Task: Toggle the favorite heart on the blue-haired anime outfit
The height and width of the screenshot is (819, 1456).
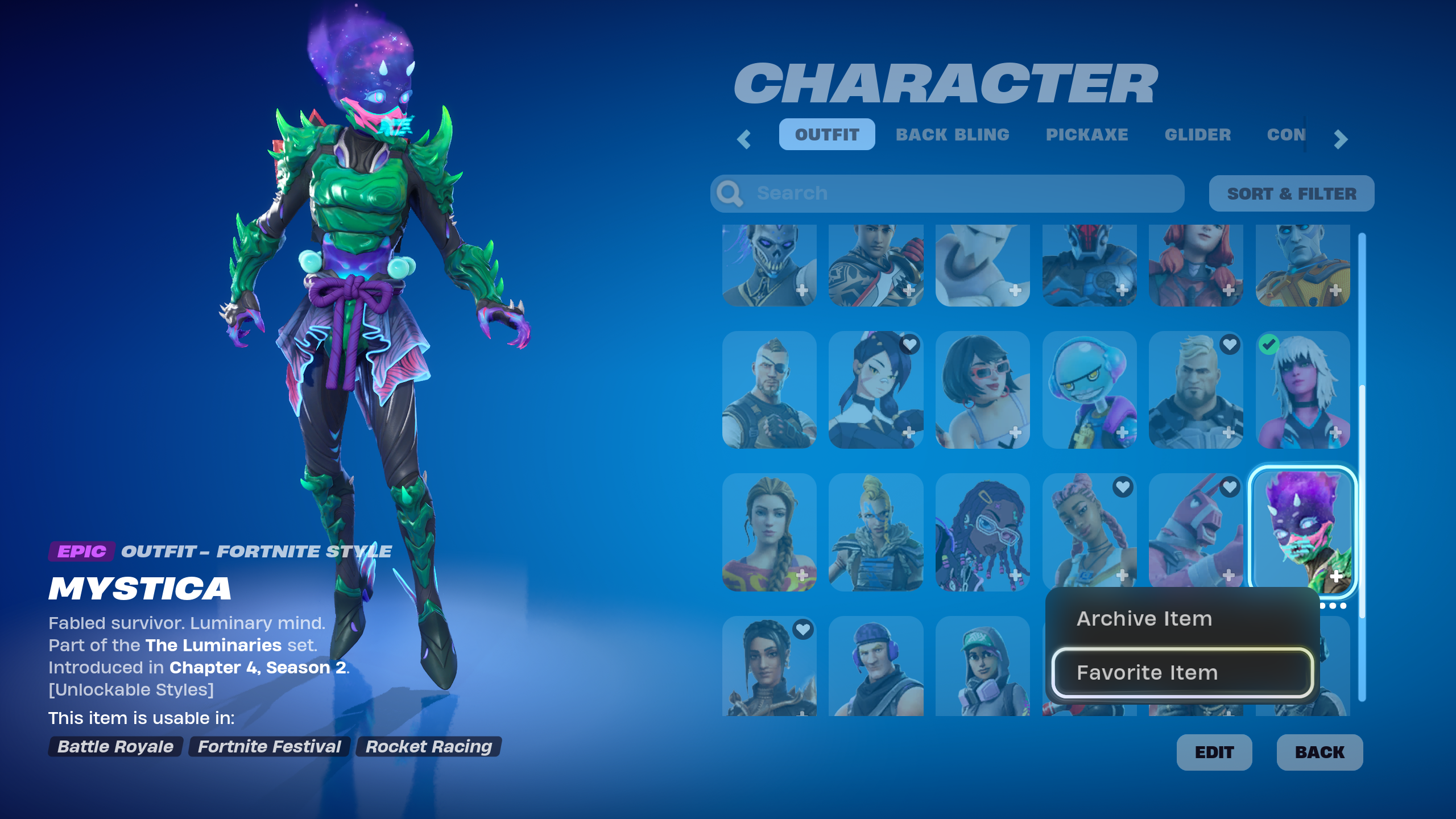Action: (909, 345)
